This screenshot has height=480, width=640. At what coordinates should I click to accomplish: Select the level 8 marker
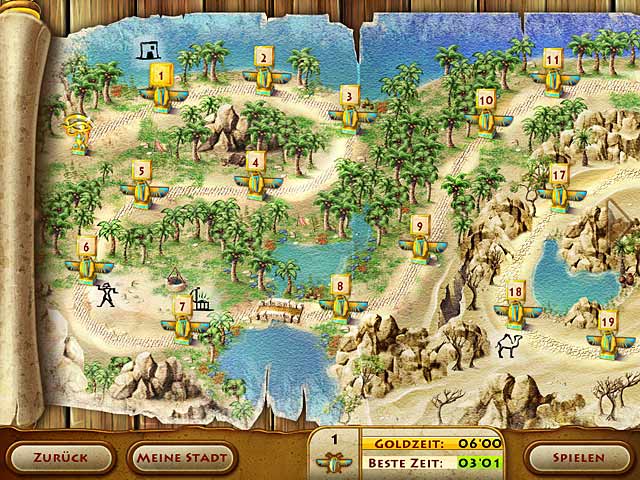pyautogui.click(x=340, y=300)
